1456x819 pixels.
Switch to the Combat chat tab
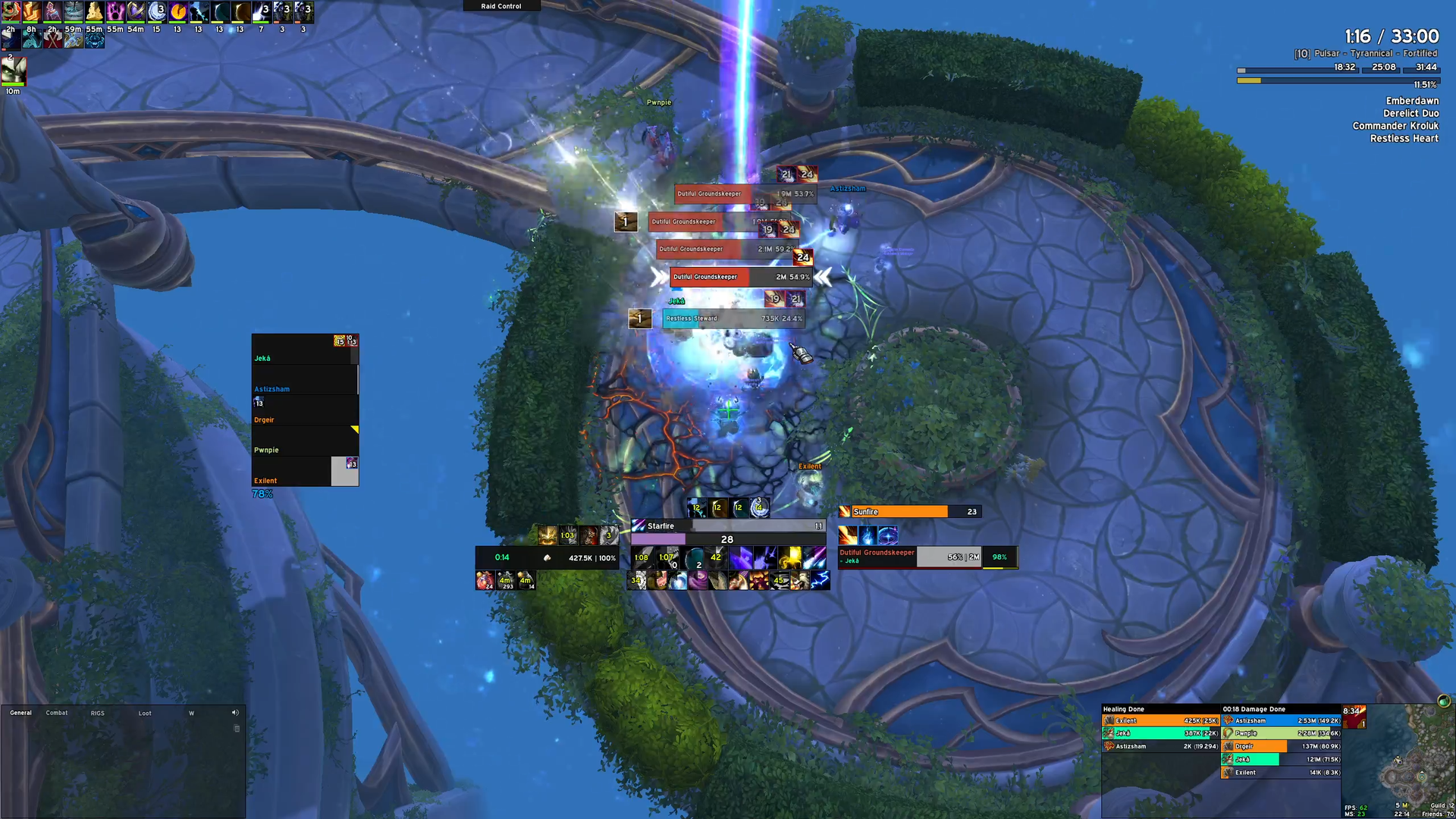click(x=57, y=713)
